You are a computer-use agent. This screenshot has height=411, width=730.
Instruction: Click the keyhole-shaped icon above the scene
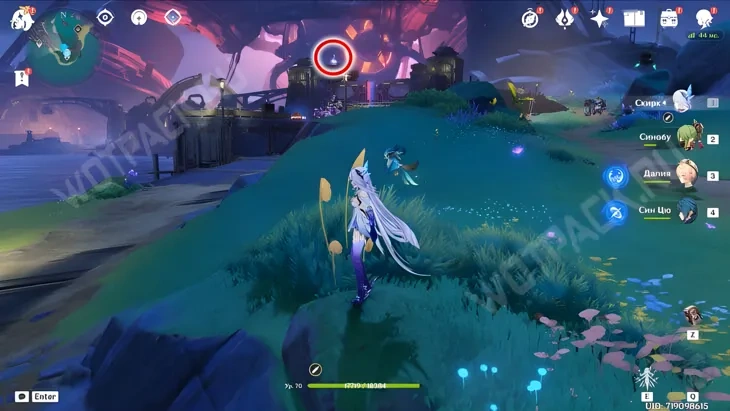[139, 17]
